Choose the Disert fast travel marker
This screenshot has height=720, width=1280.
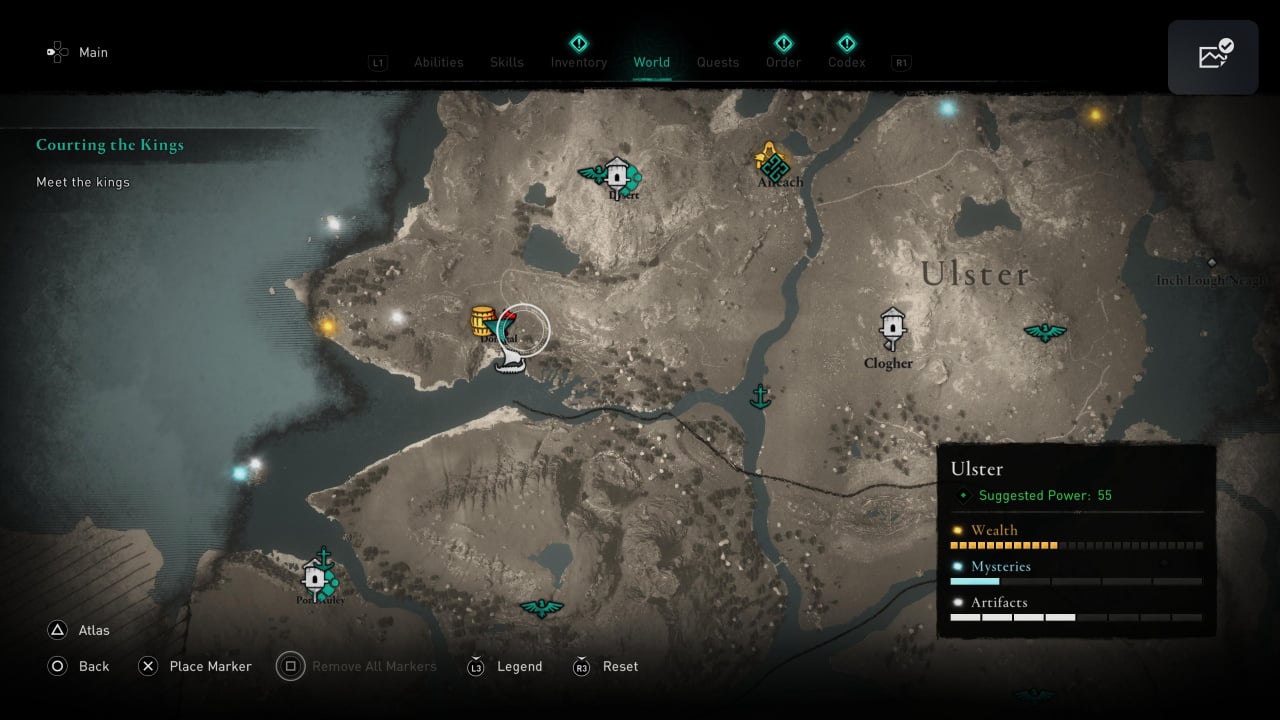click(618, 175)
